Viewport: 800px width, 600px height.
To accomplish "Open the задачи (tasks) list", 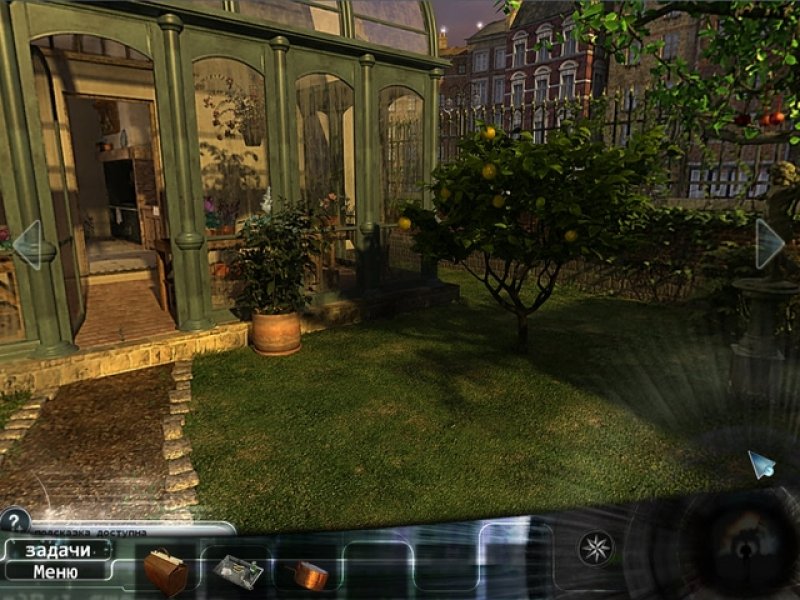I will [57, 551].
